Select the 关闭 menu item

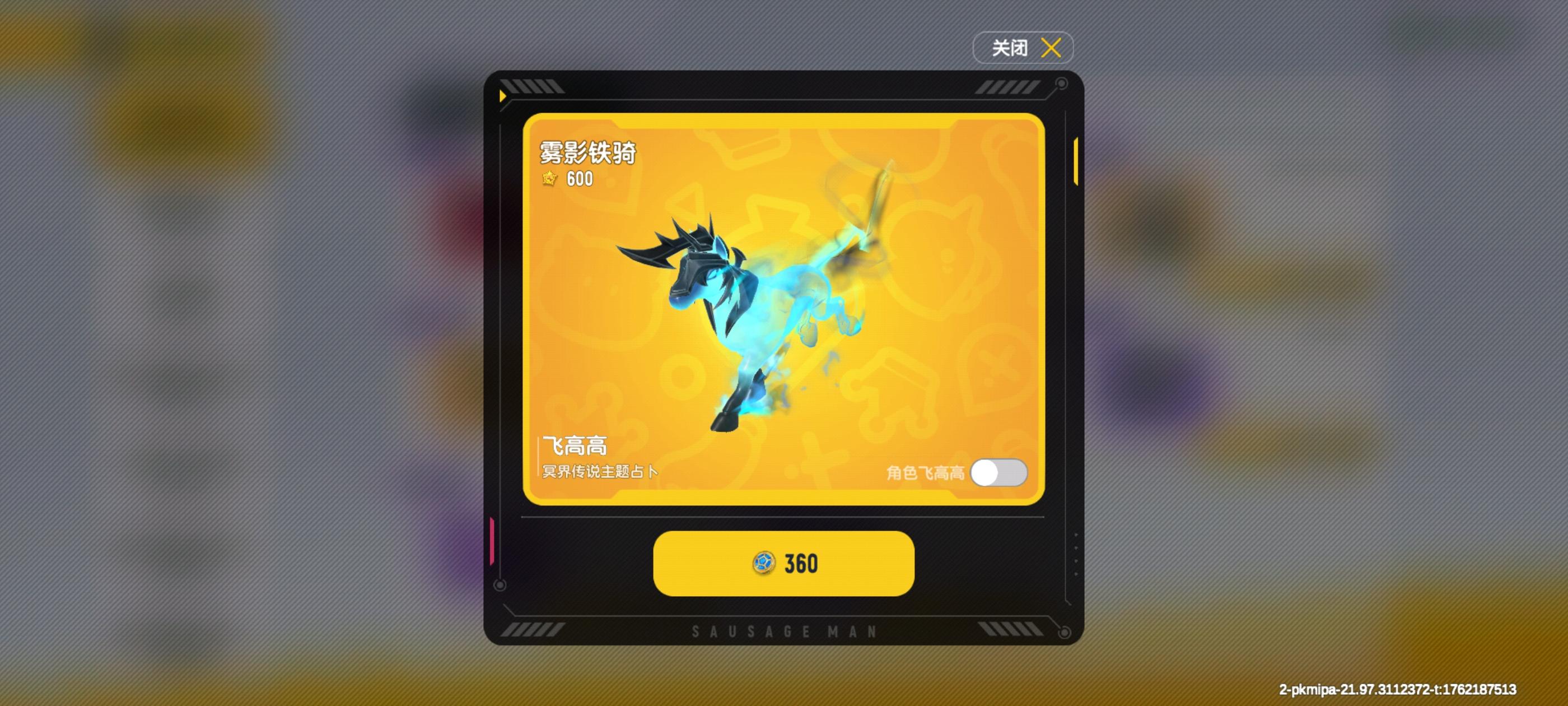pos(1022,47)
